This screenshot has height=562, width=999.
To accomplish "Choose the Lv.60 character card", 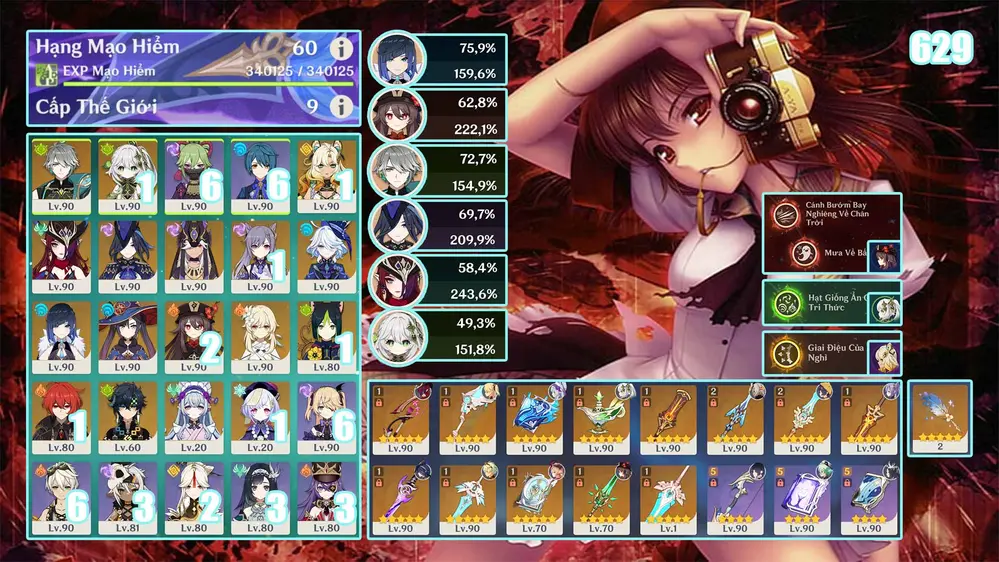I will click(x=127, y=417).
